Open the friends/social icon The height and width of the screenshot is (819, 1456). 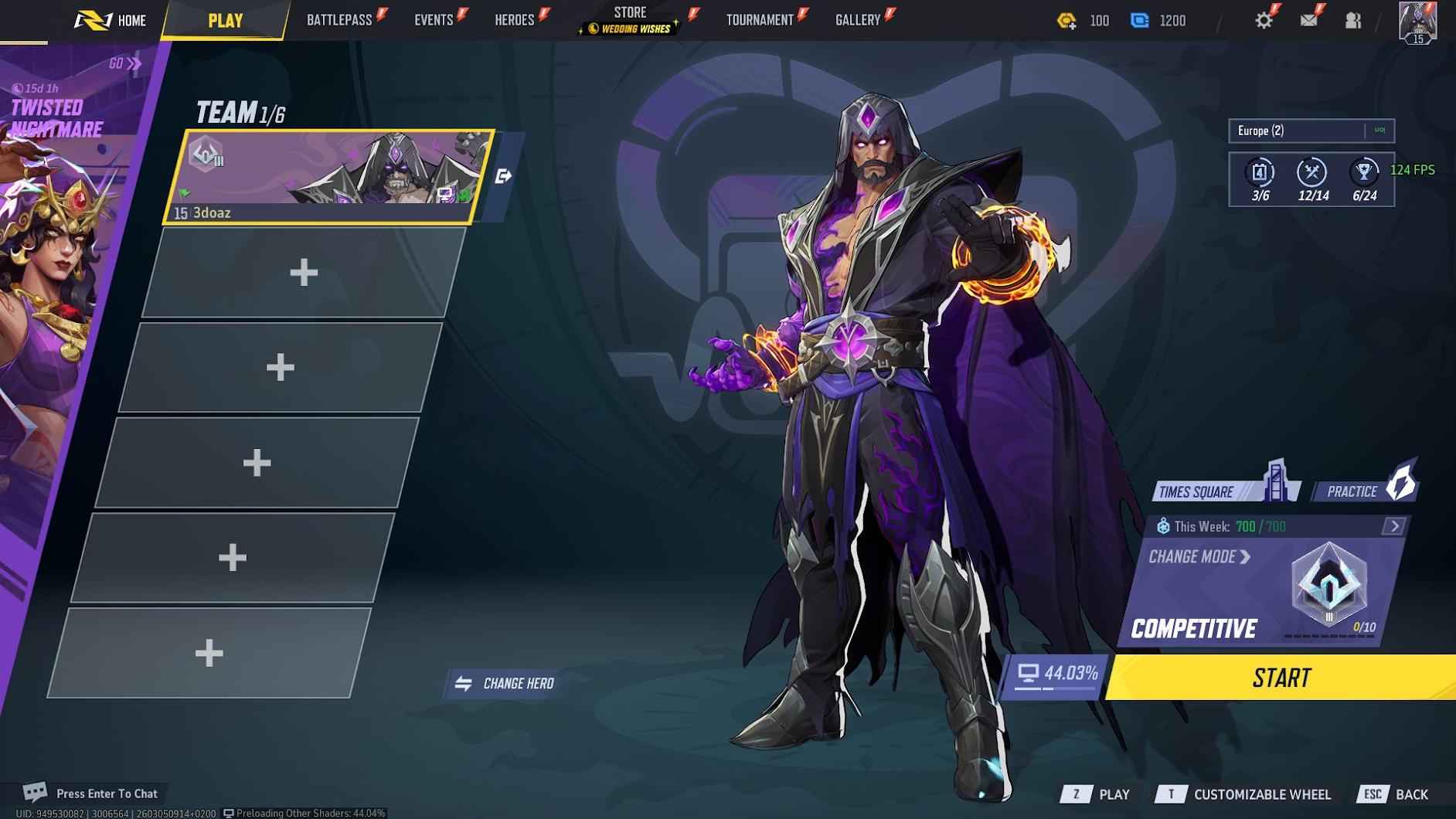pyautogui.click(x=1353, y=19)
